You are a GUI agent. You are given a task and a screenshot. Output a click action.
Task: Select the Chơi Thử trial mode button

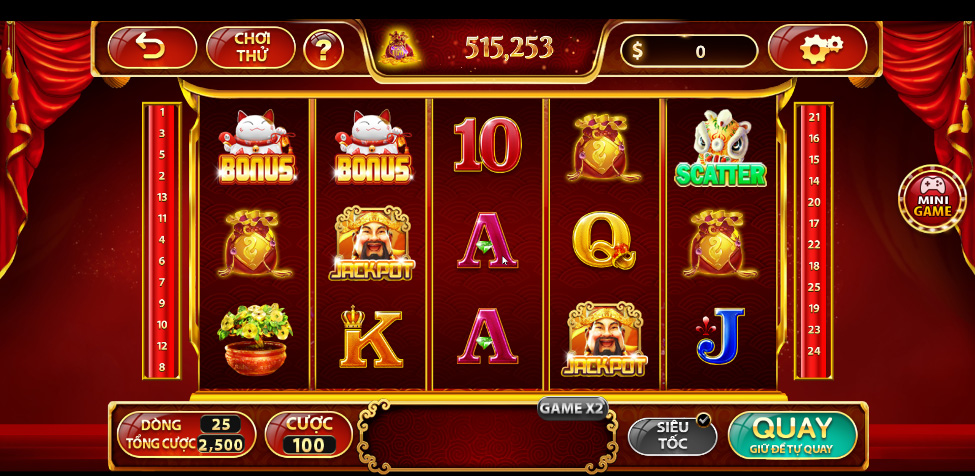tap(251, 47)
